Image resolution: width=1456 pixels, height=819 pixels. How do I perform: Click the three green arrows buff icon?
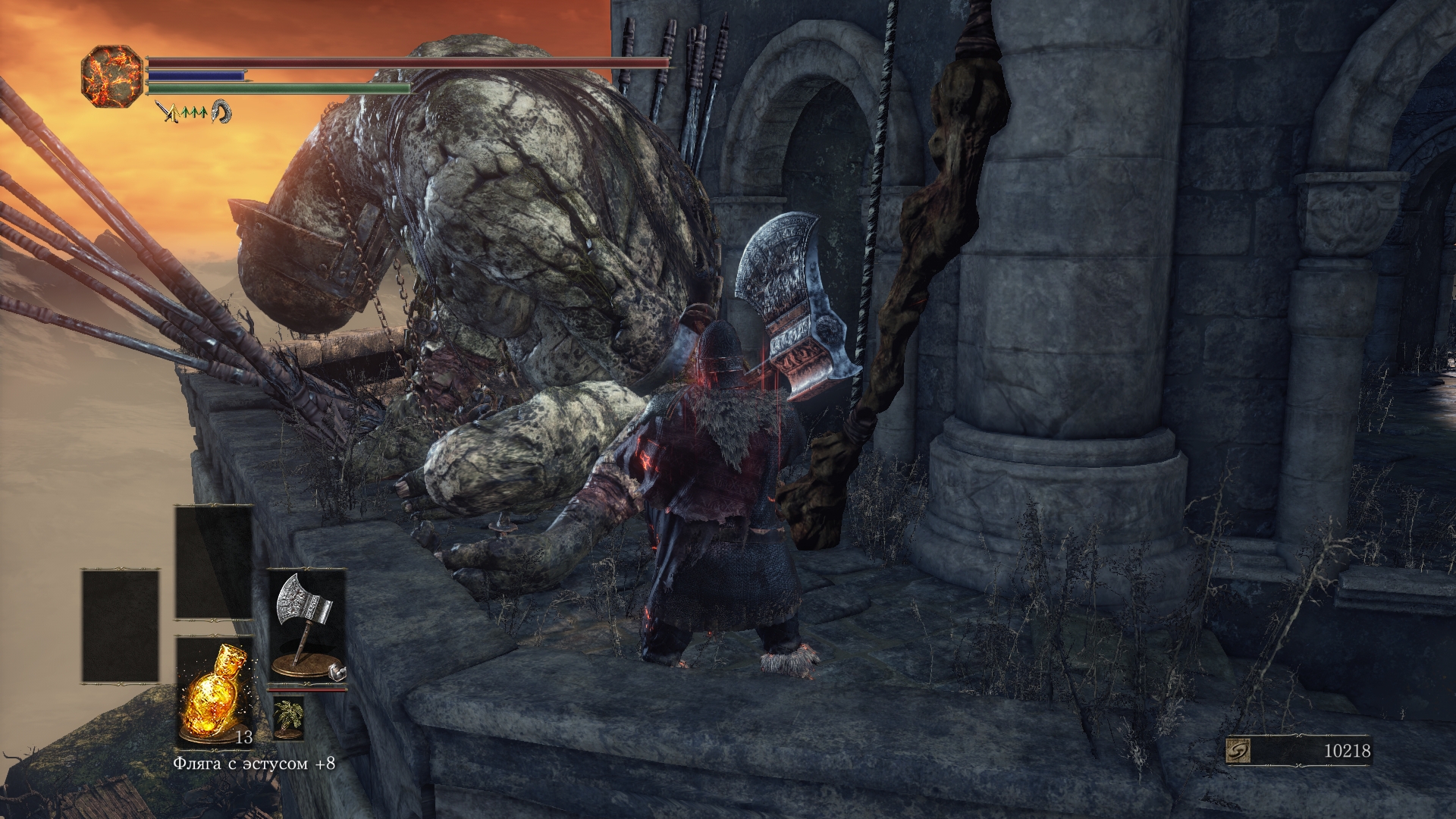[193, 112]
